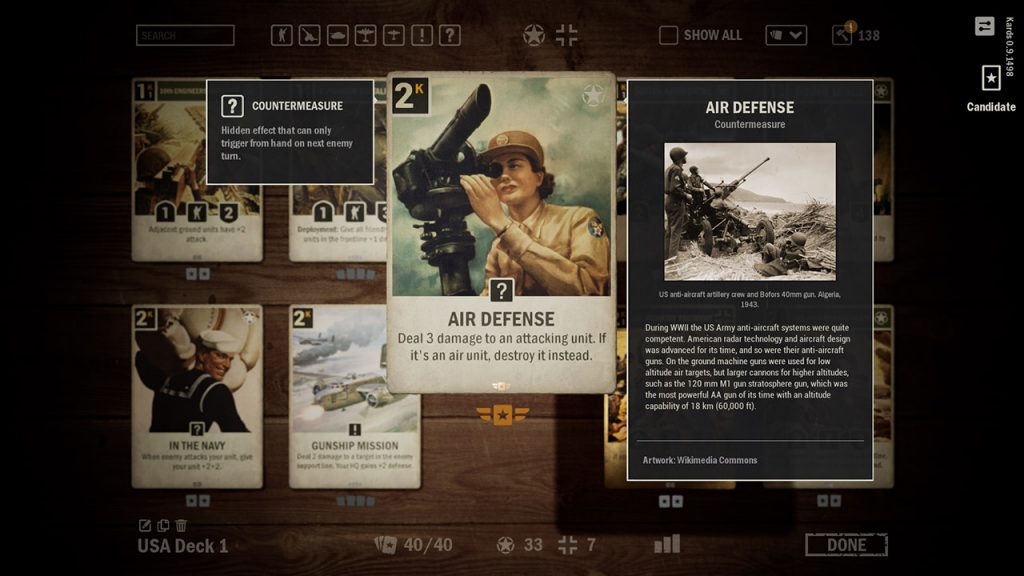
Task: Filter cards by tank unit type
Action: point(338,35)
